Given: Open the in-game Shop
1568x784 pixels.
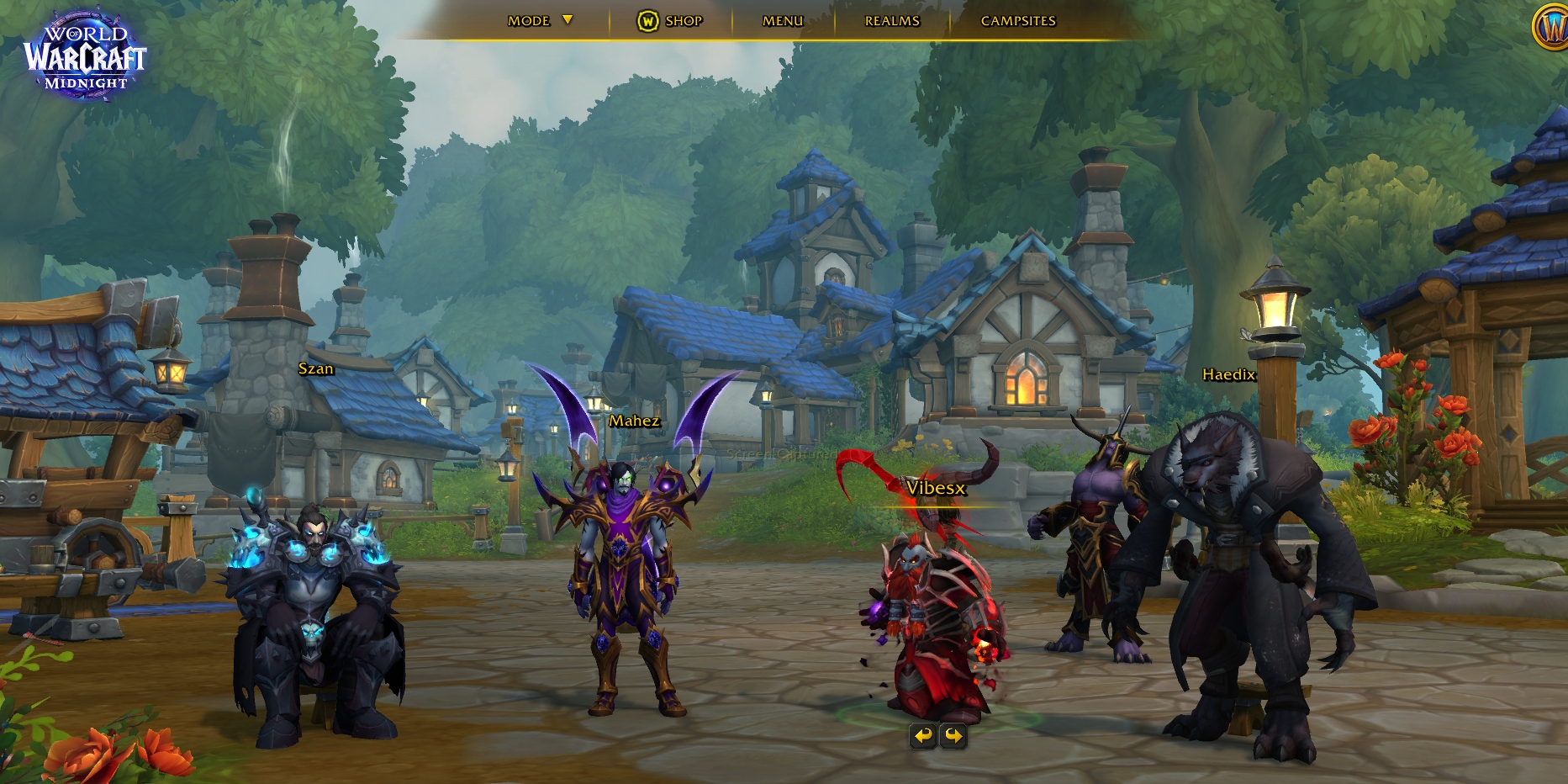Looking at the screenshot, I should click(670, 20).
